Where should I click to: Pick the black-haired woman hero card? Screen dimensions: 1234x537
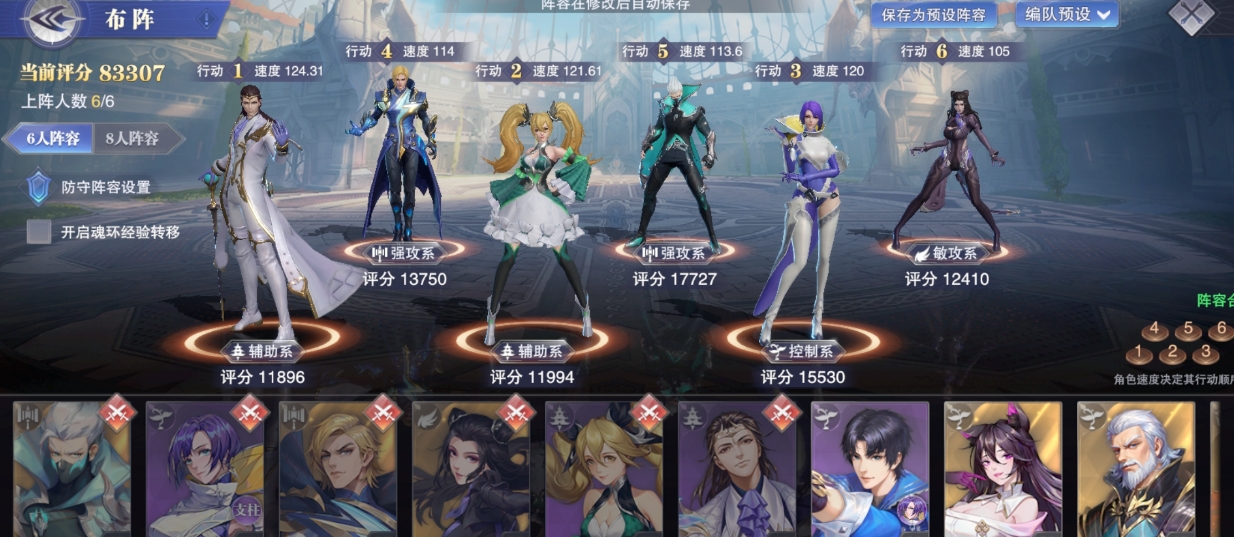point(471,469)
